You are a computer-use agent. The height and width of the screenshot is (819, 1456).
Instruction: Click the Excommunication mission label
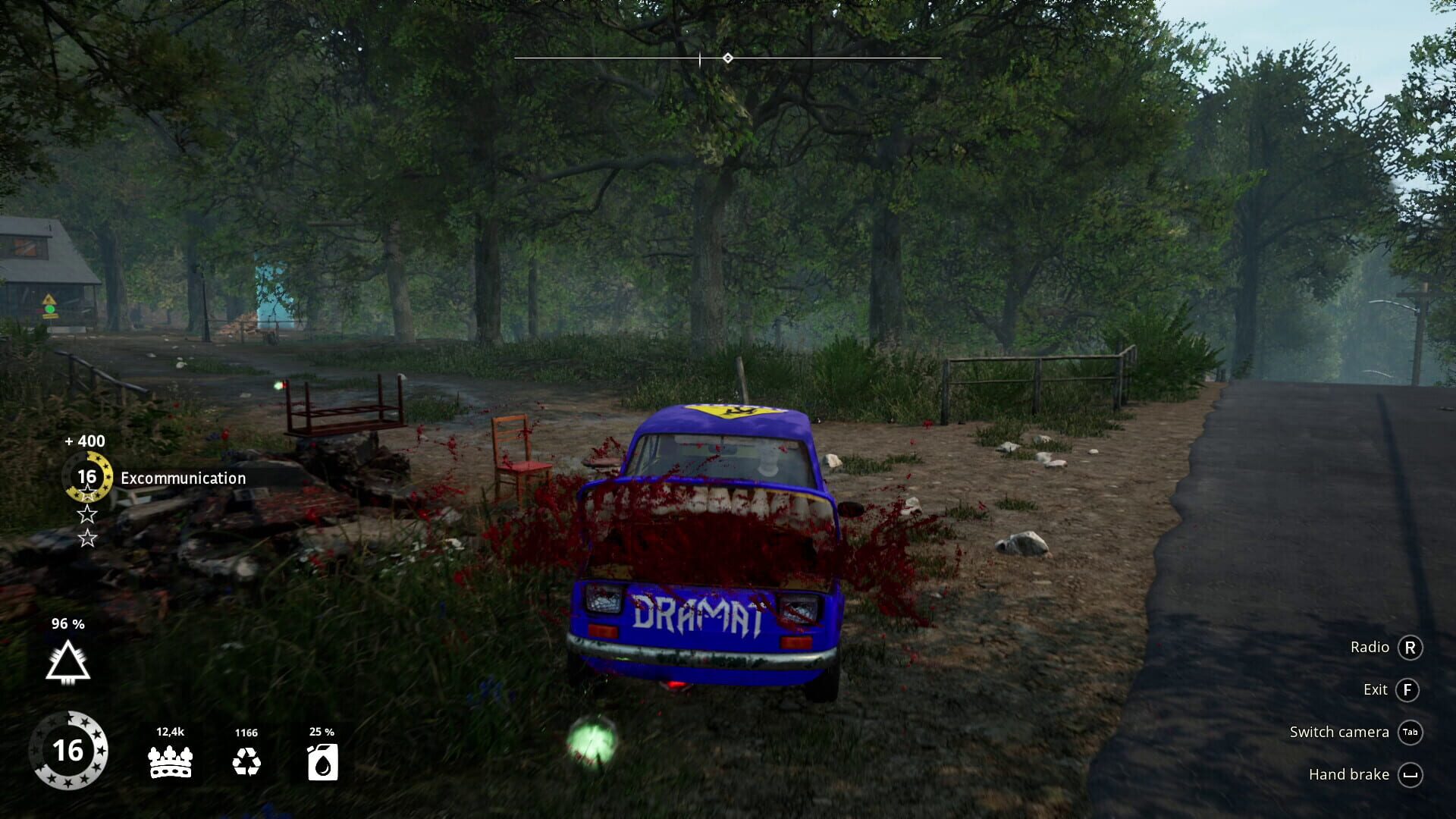coord(182,478)
